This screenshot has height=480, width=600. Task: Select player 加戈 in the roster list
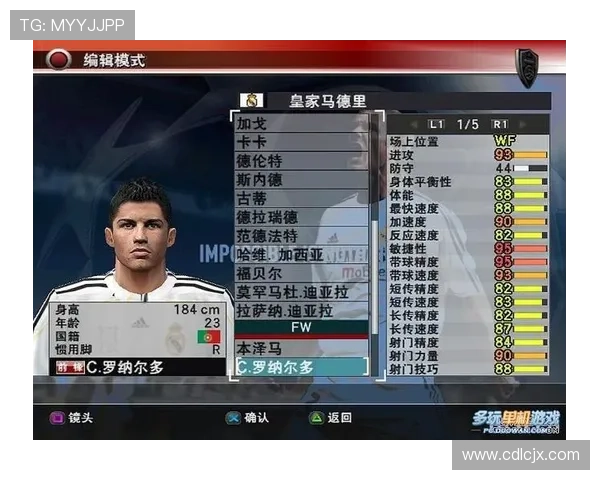coord(302,124)
